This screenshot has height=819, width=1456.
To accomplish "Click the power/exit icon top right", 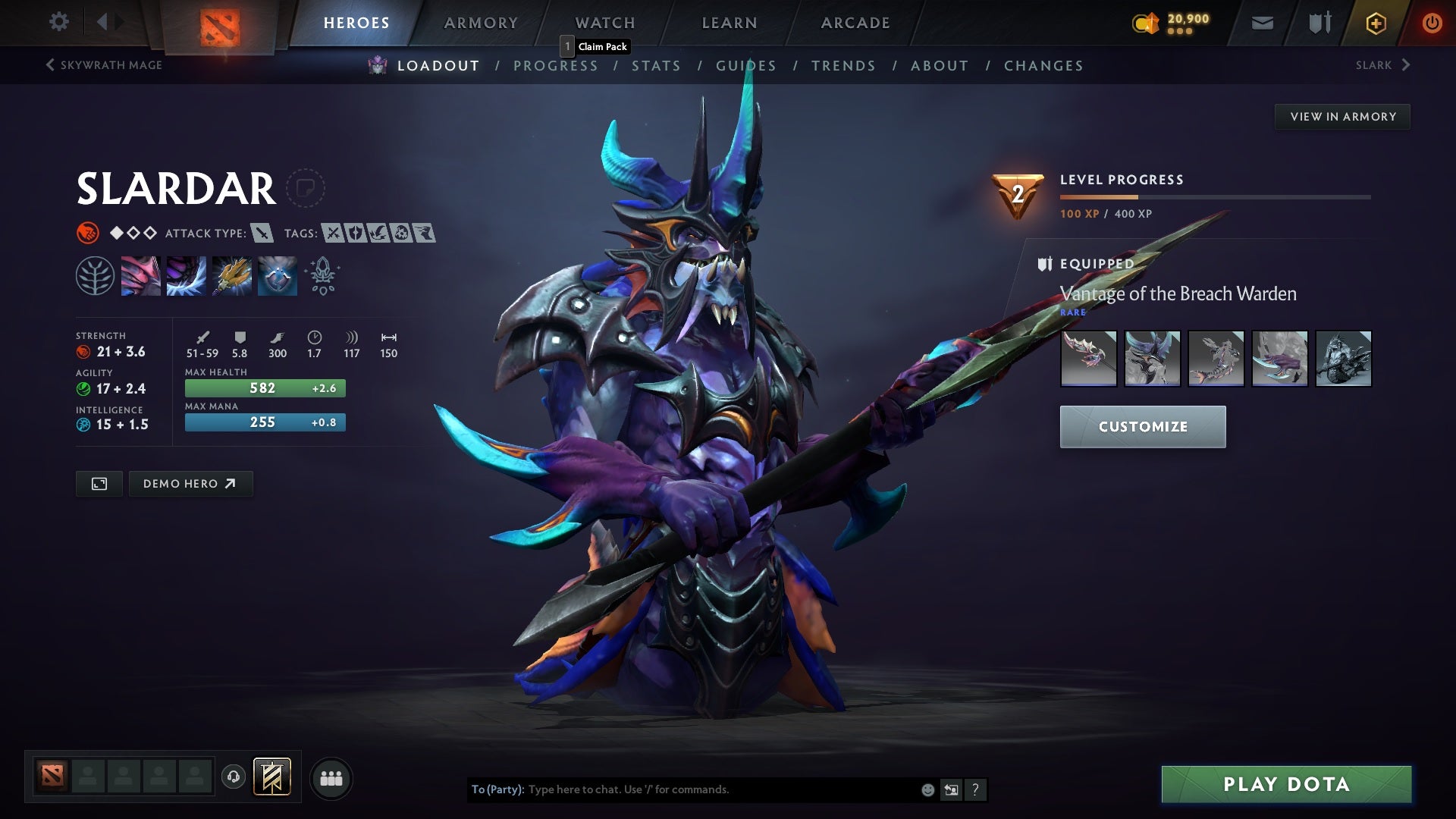I will tap(1432, 23).
